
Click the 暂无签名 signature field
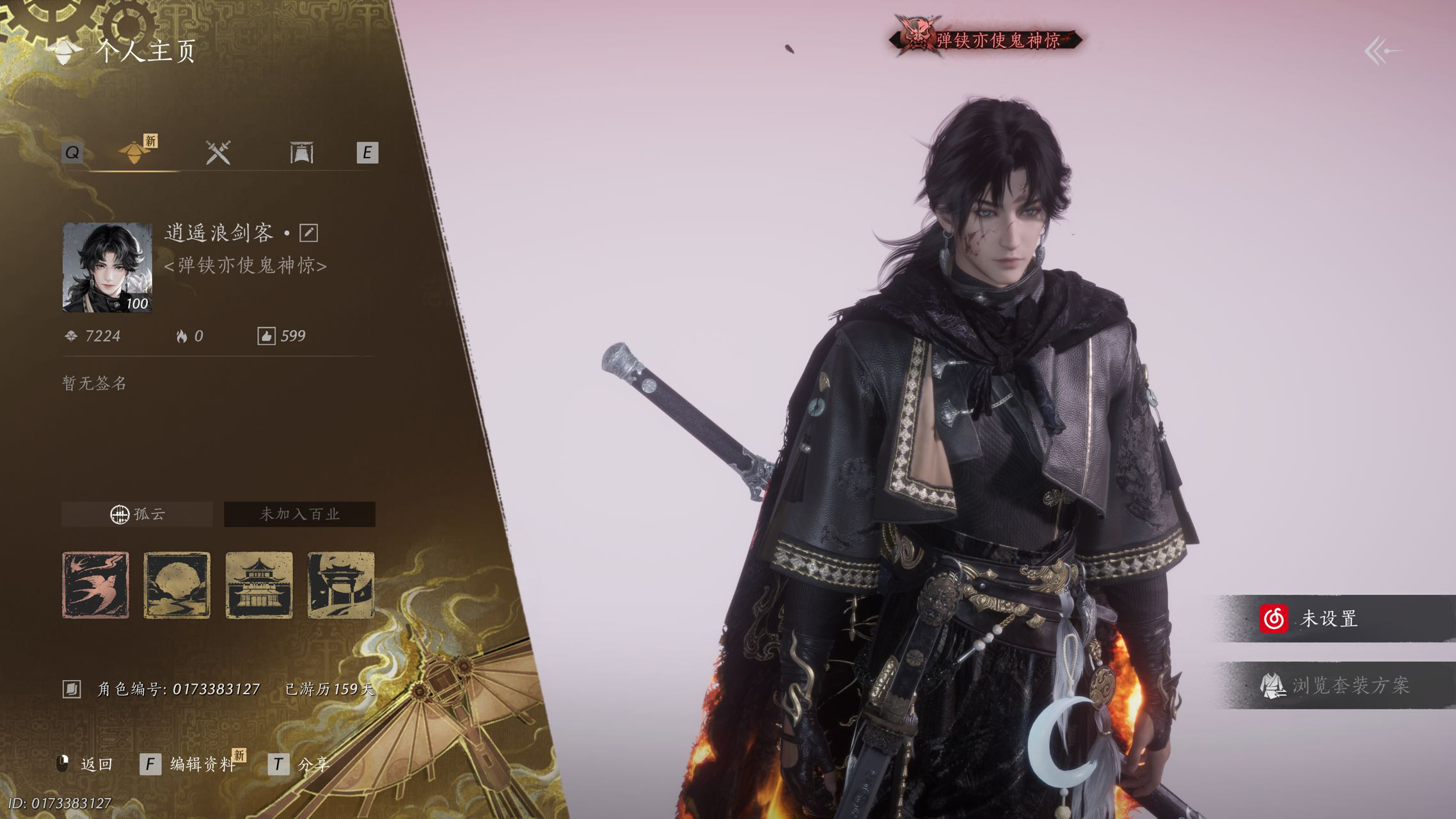coord(95,383)
